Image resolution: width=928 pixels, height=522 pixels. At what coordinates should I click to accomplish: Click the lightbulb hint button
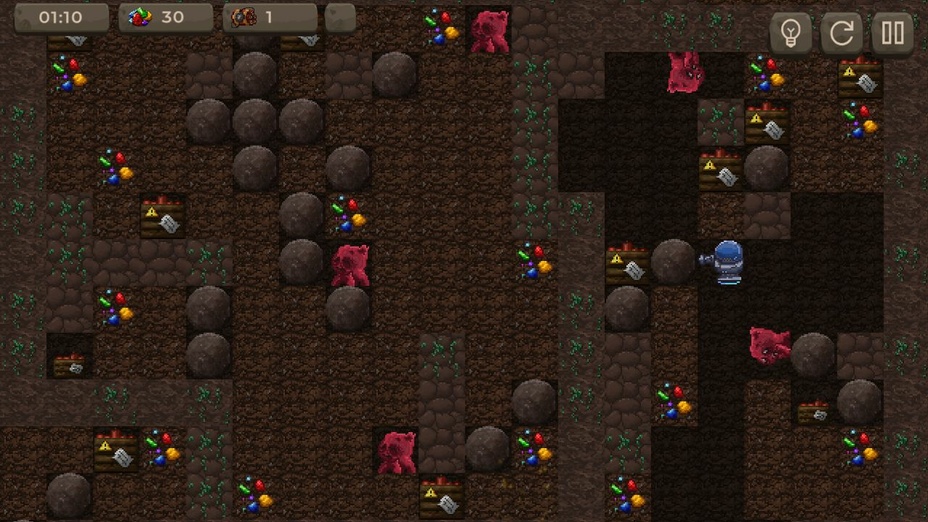(790, 34)
